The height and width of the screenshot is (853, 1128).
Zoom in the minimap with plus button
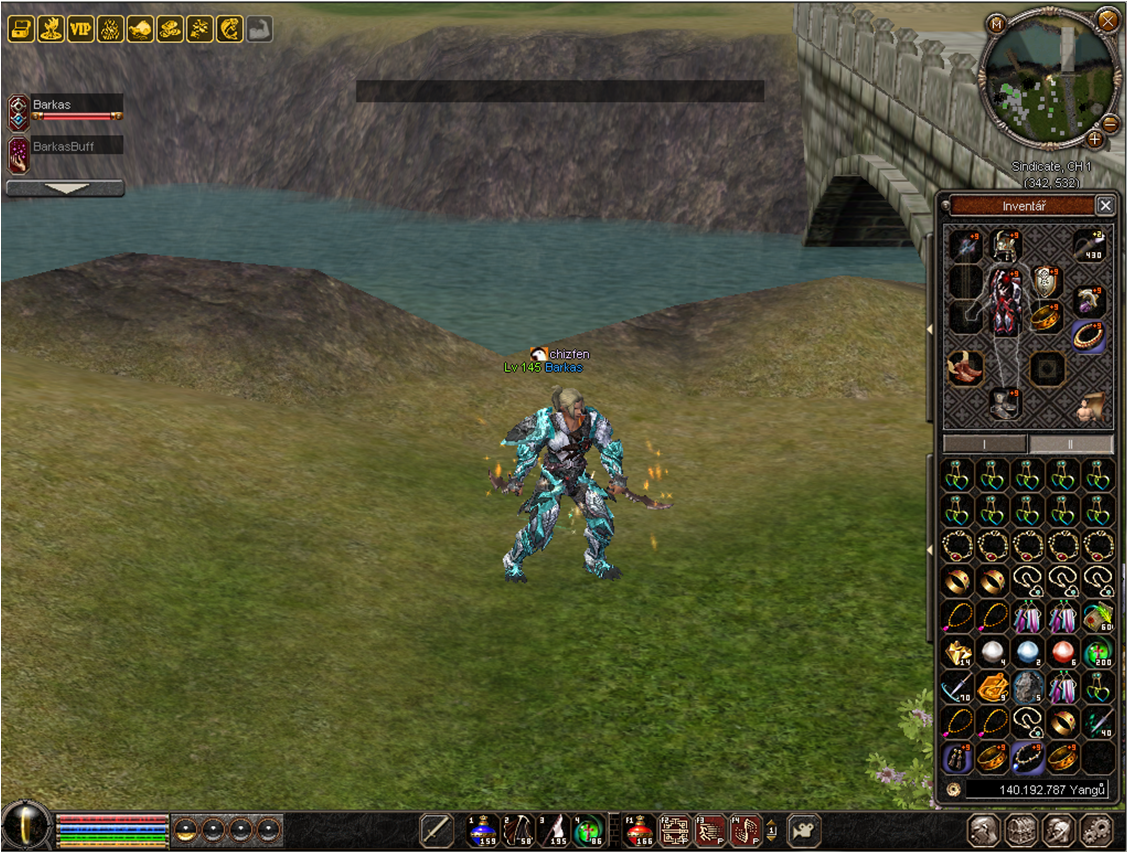pyautogui.click(x=1095, y=139)
